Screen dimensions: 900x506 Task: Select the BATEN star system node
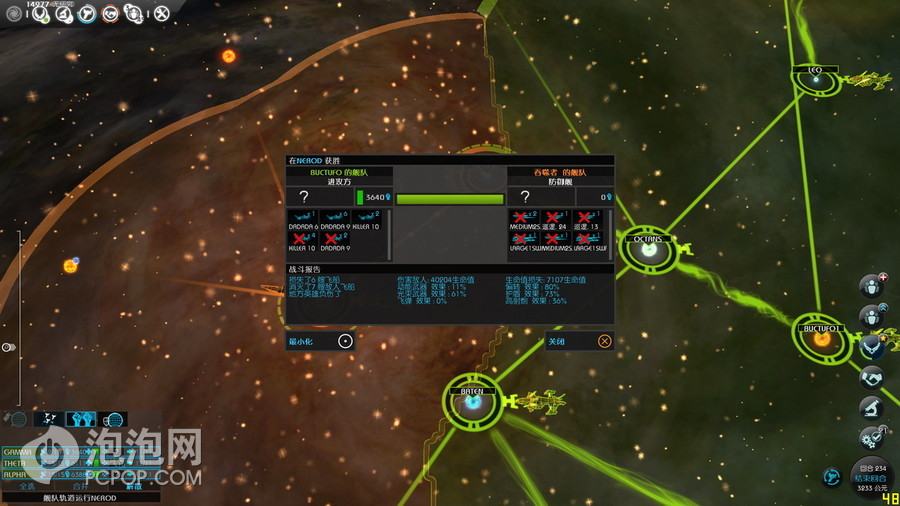tap(472, 403)
